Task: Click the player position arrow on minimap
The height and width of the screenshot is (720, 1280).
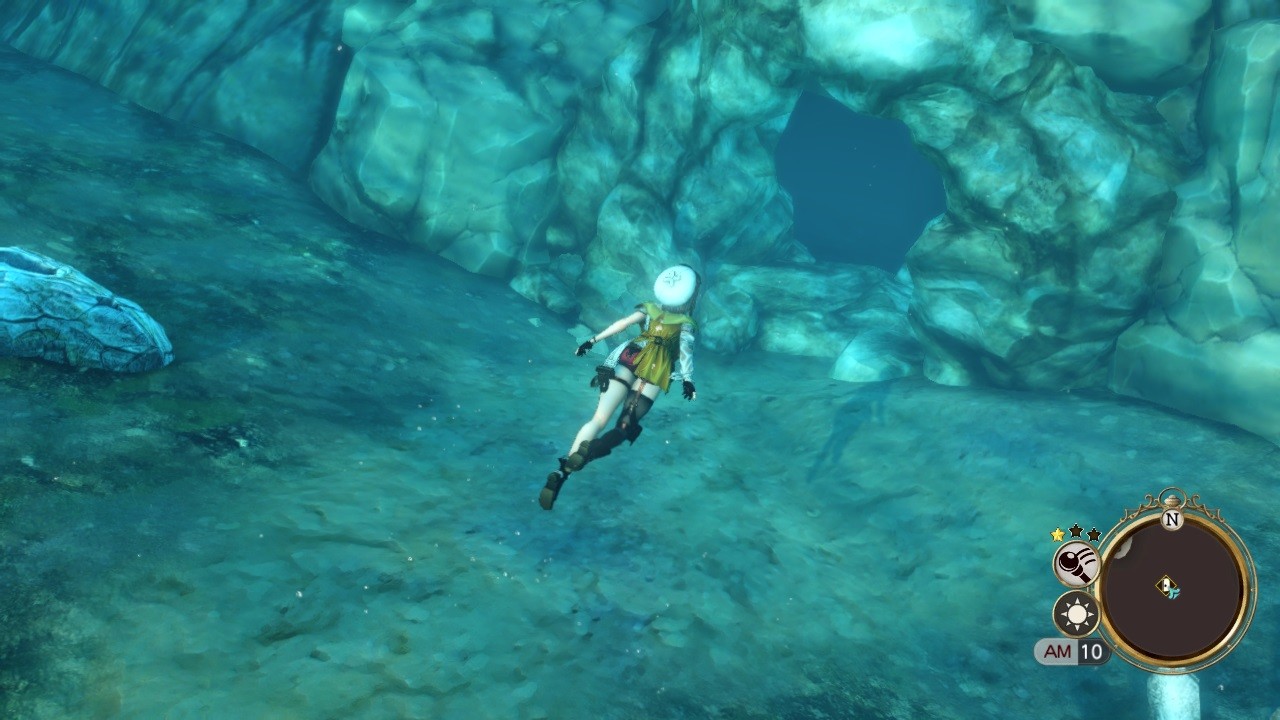Action: click(x=1175, y=591)
